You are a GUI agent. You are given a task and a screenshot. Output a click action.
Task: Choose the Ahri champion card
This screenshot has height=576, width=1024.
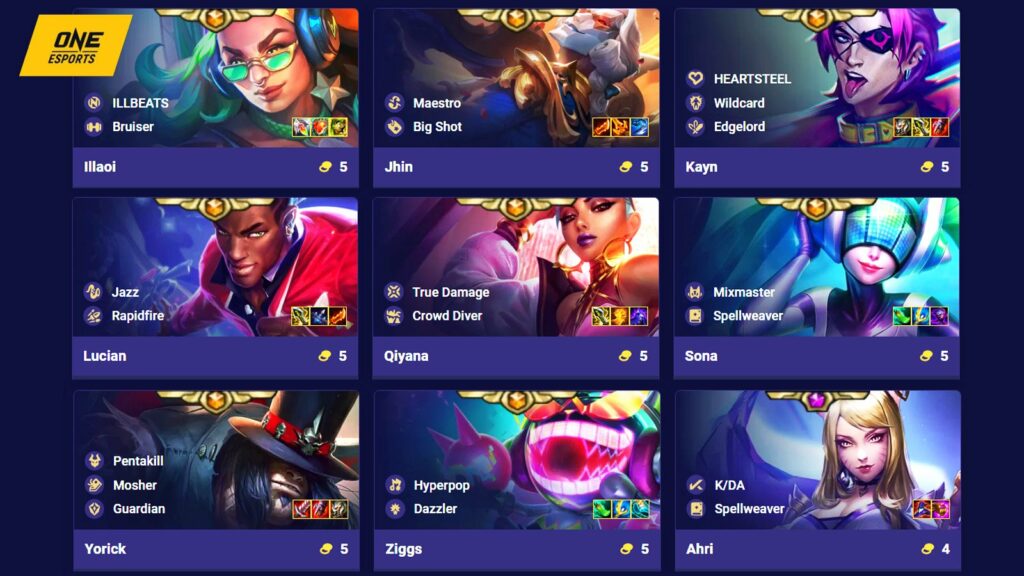pos(817,480)
